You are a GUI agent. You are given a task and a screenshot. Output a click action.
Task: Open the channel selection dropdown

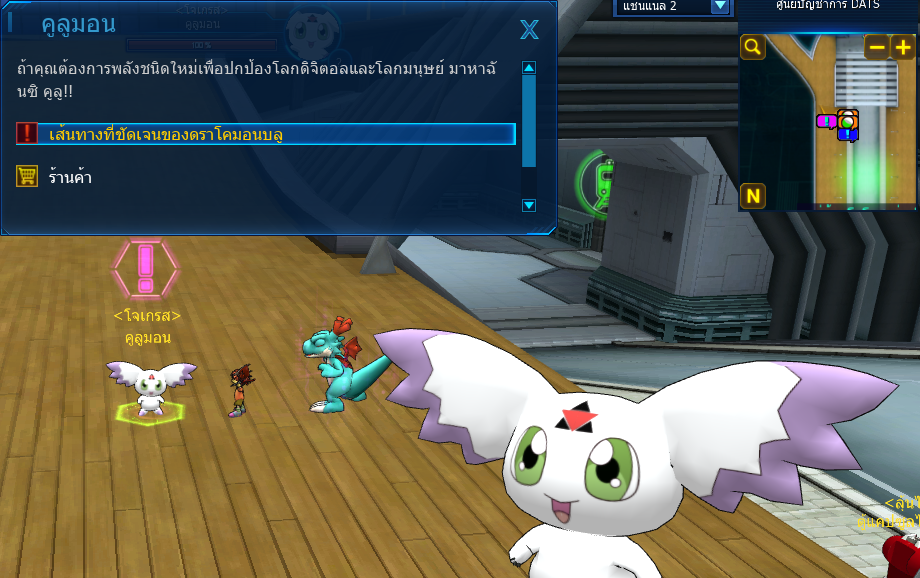(719, 6)
